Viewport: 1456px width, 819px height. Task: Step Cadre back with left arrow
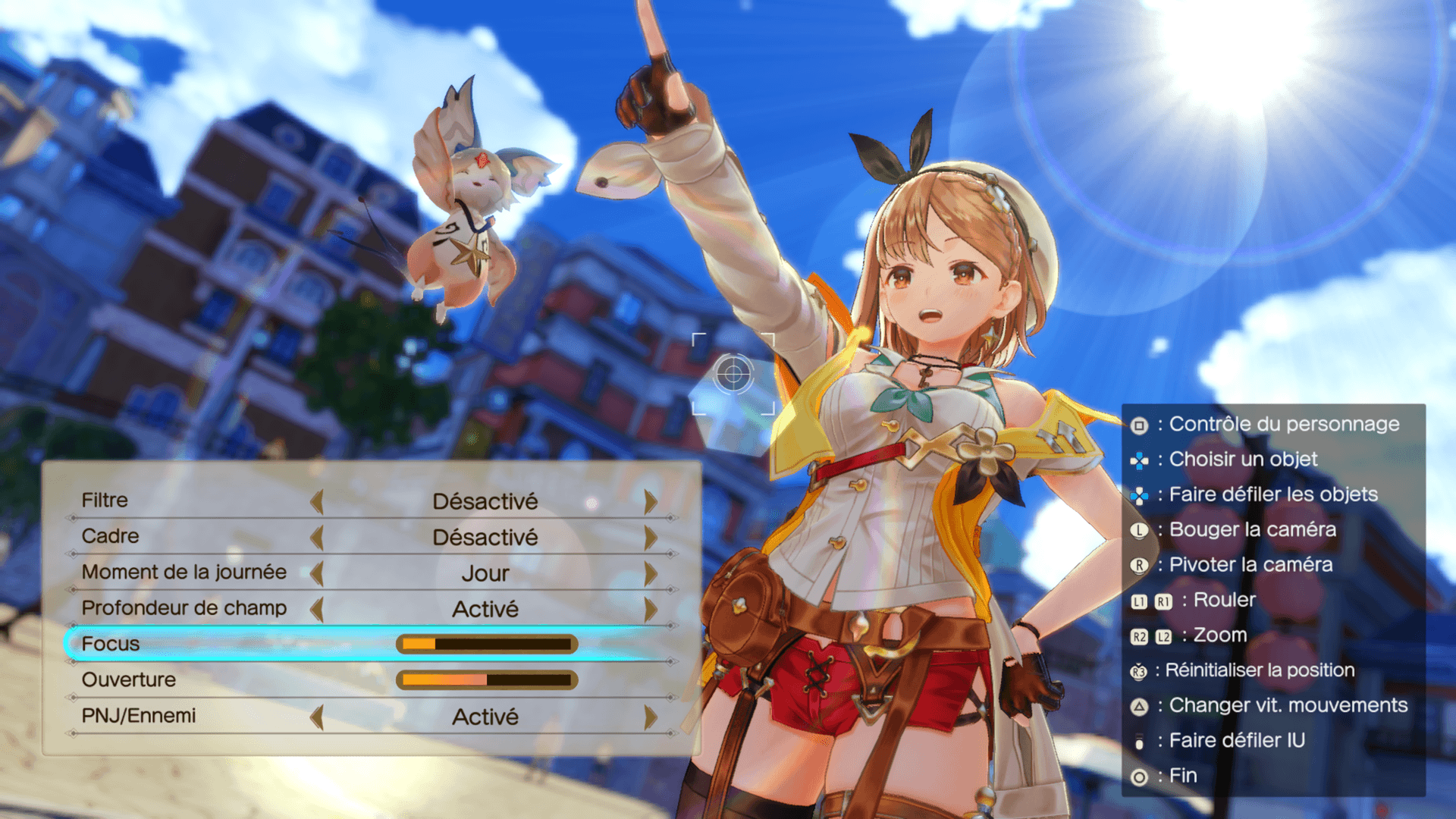click(317, 538)
